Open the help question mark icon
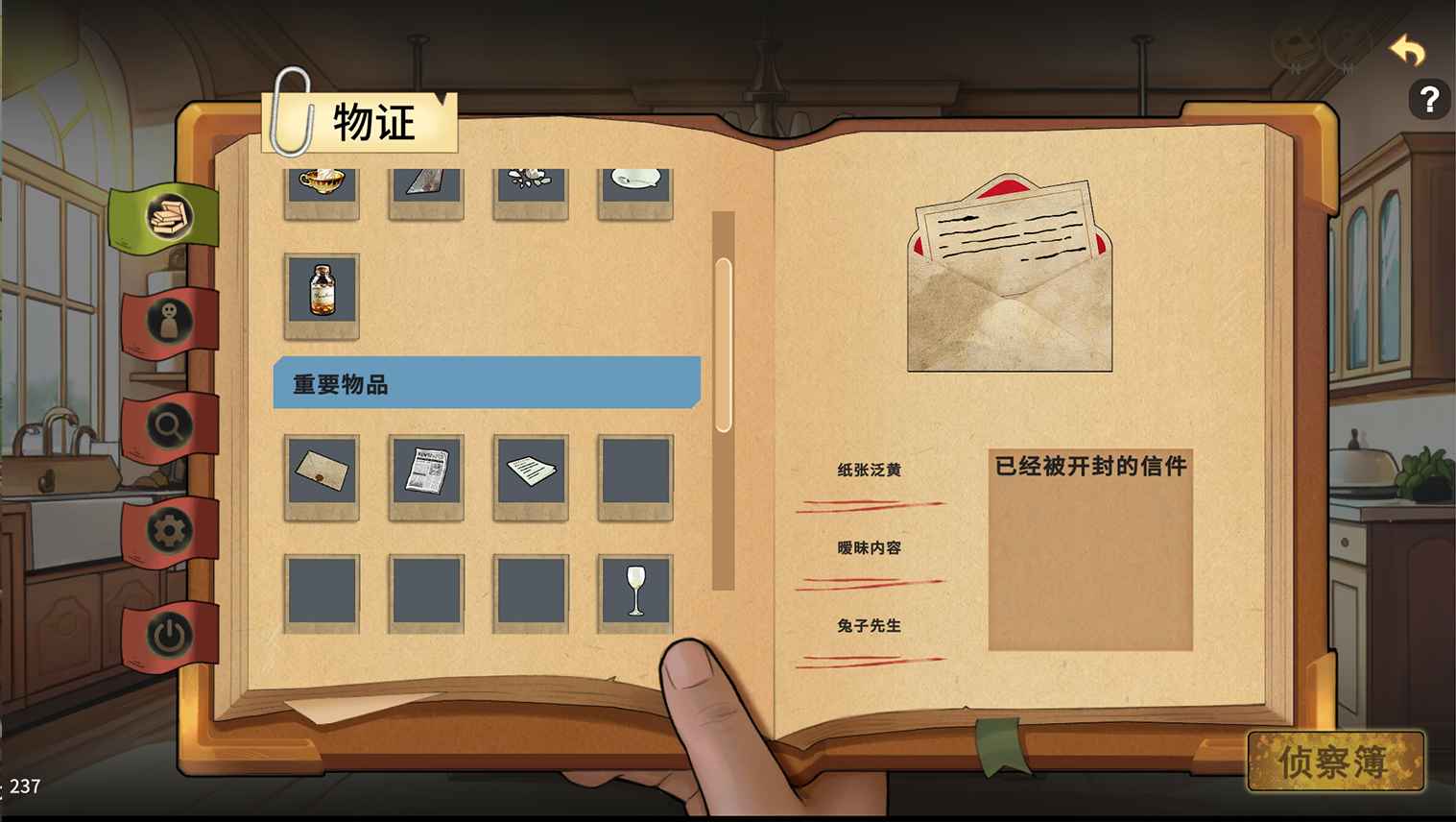 (x=1429, y=98)
